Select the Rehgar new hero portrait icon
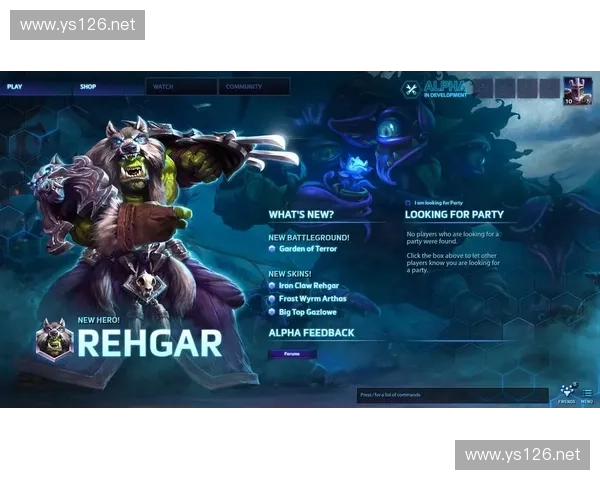The image size is (600, 480). point(54,340)
